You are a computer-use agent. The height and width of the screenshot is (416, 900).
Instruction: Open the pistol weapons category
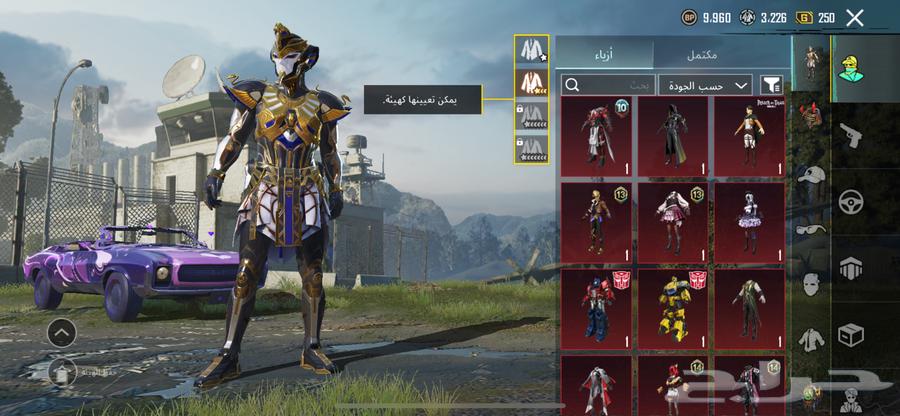pyautogui.click(x=851, y=133)
